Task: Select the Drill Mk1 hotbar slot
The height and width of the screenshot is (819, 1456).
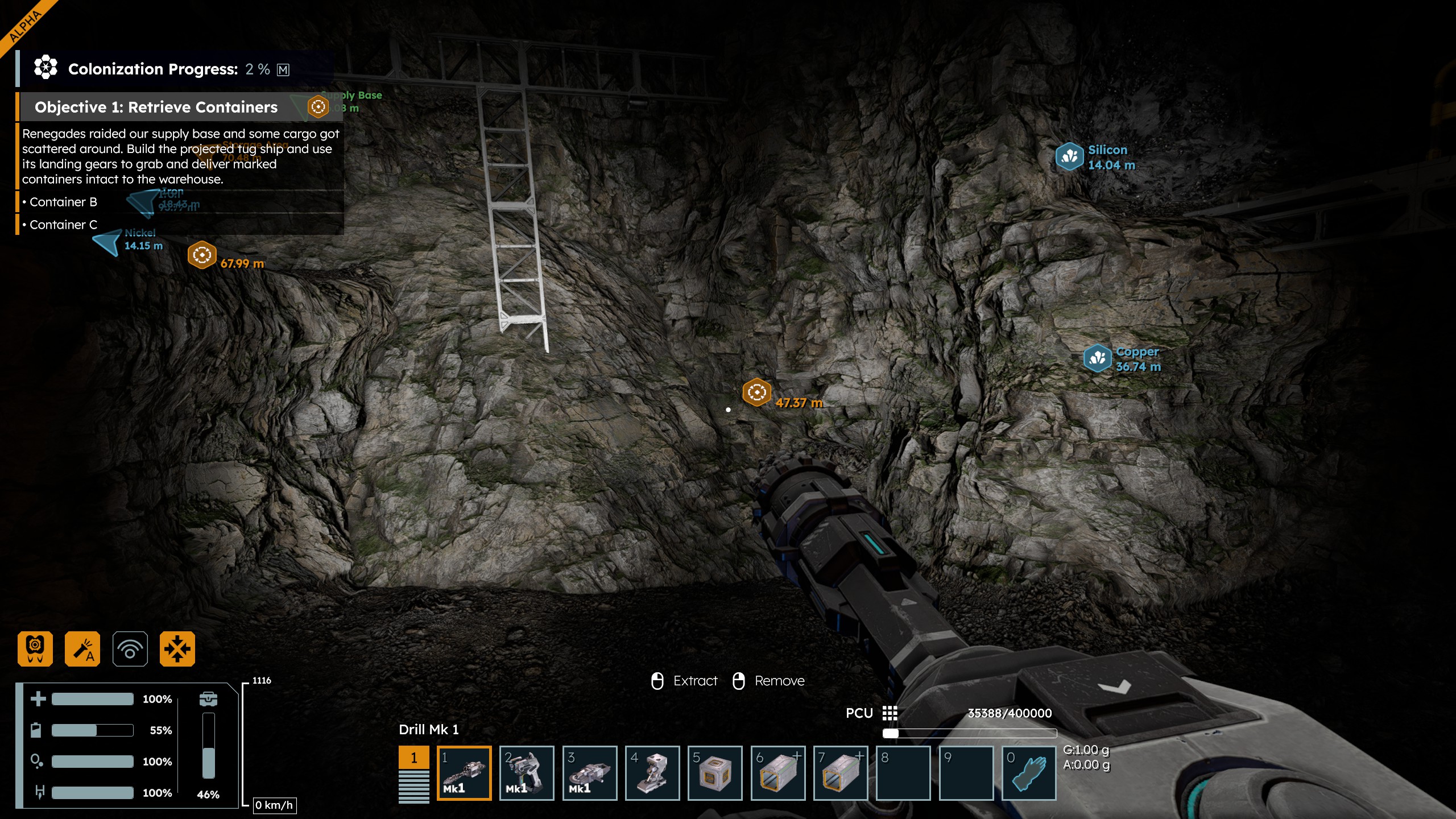Action: click(x=464, y=773)
